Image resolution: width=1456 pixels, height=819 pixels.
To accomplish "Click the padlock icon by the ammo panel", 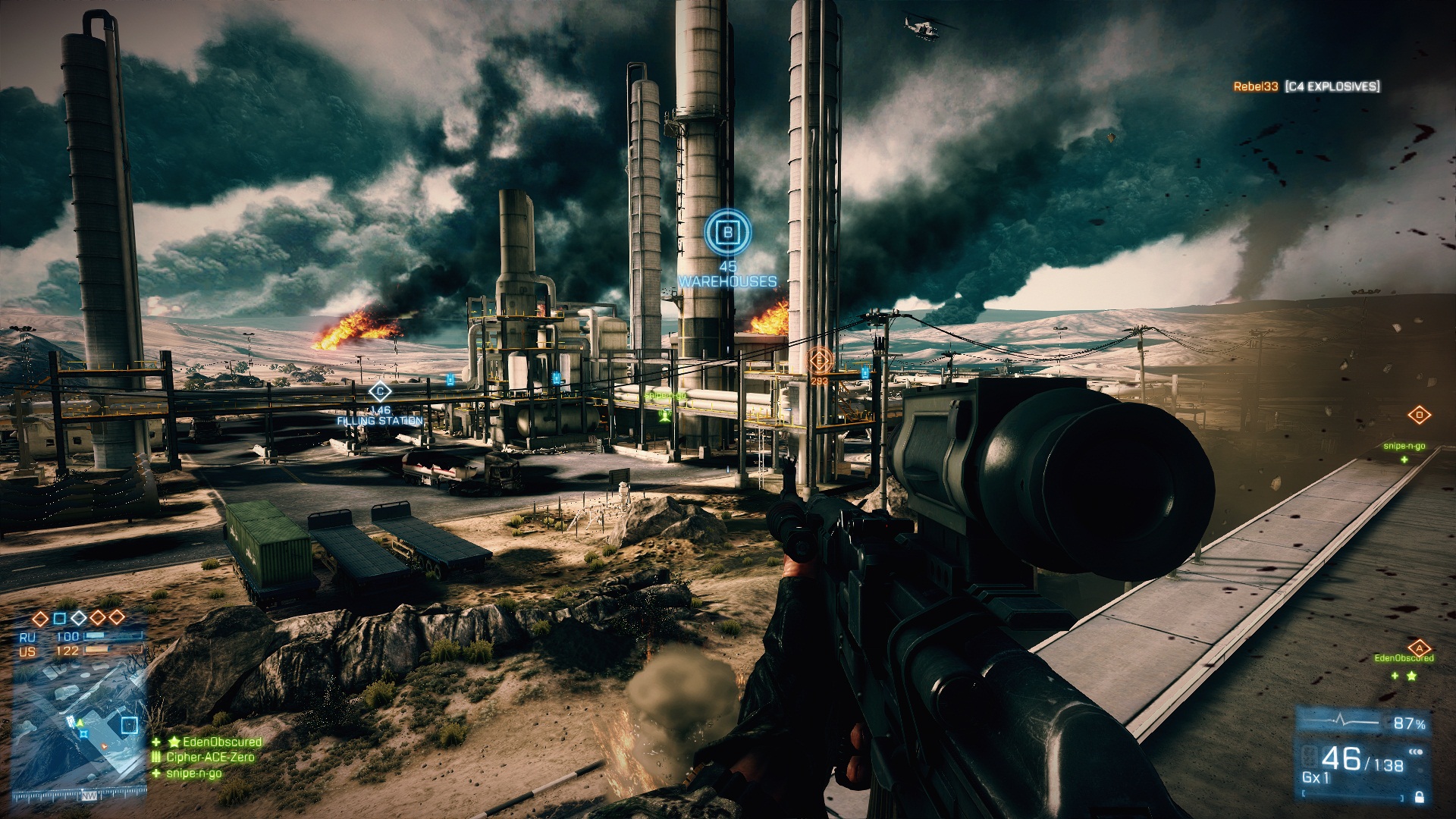I will tap(1419, 797).
